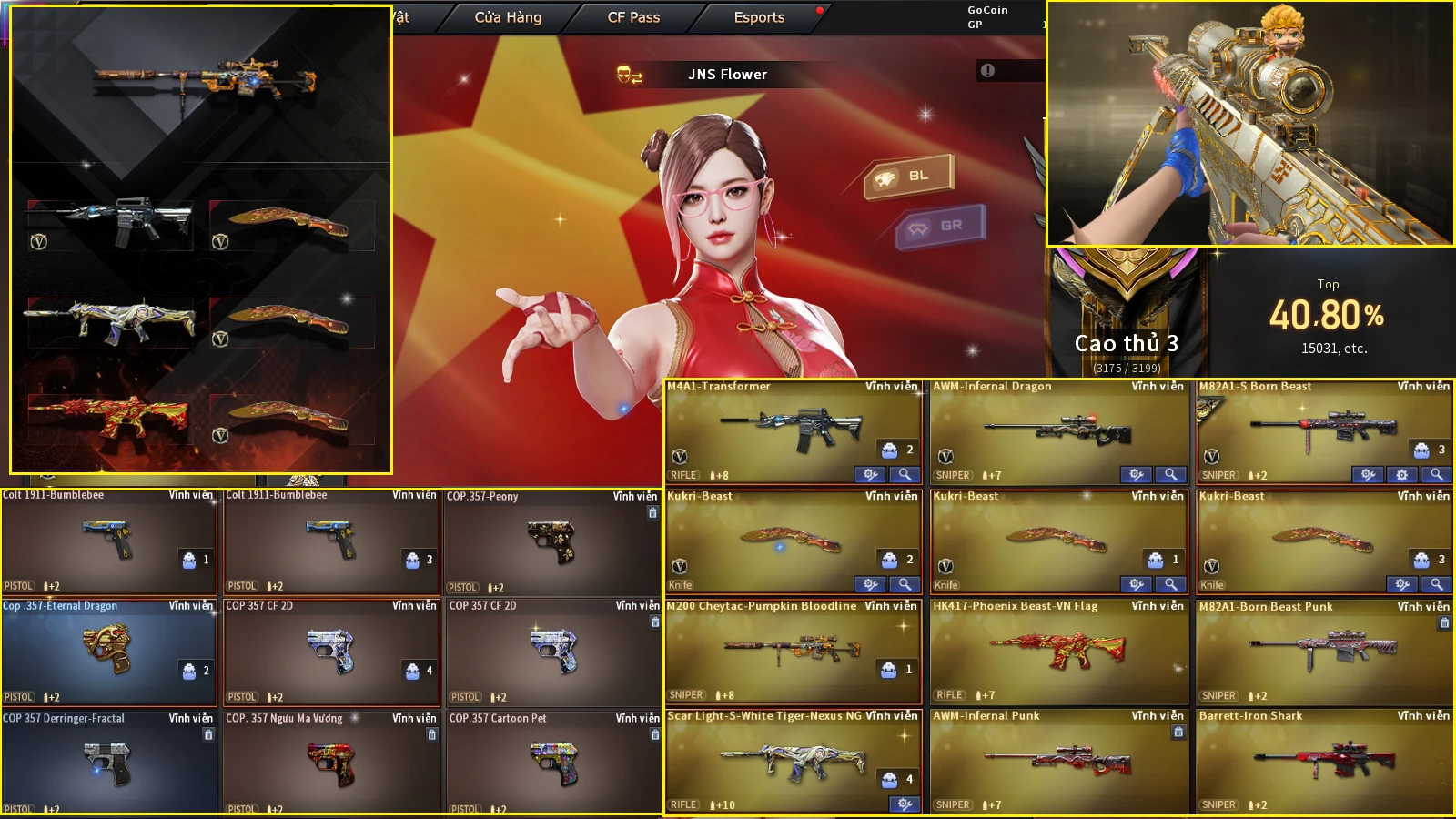Image resolution: width=1456 pixels, height=819 pixels.
Task: Choose the AWM-Infernal Dragon sniper card
Action: (1058, 428)
